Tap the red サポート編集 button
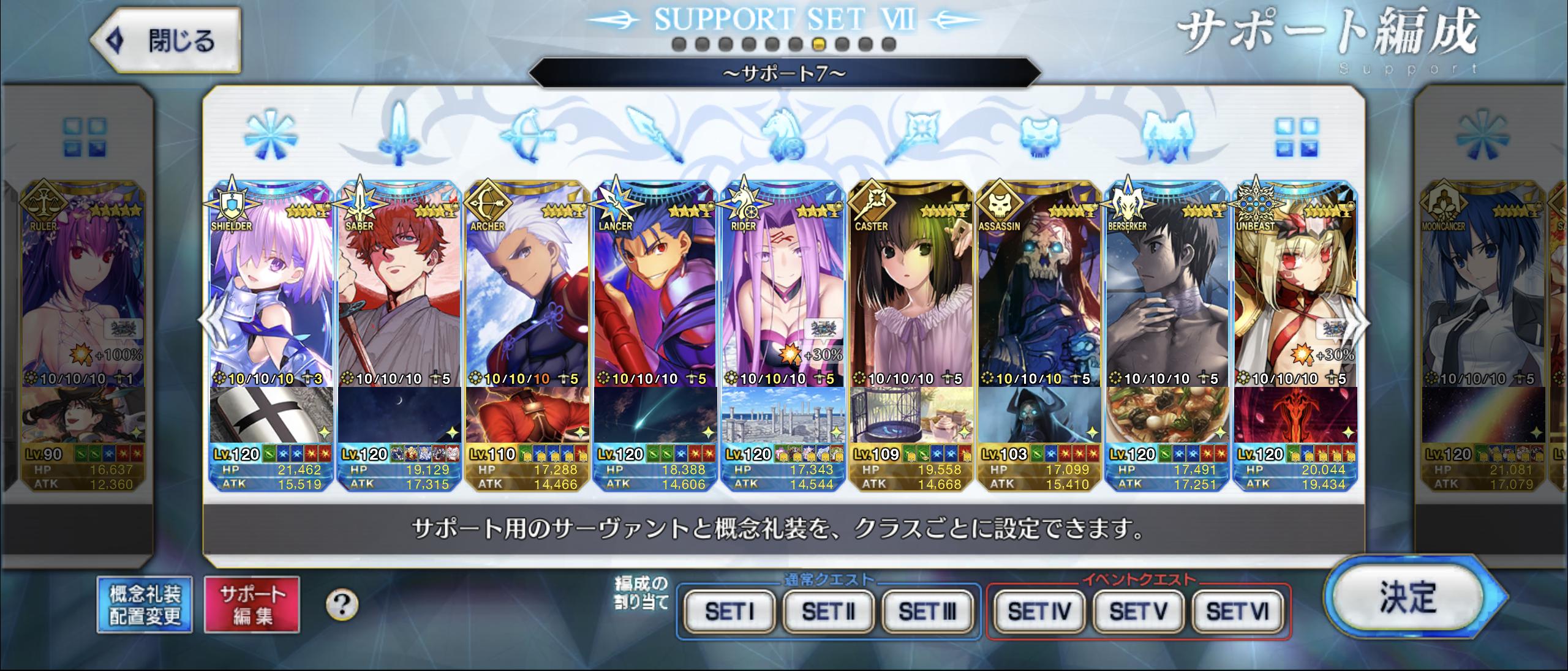The image size is (1568, 671). (x=252, y=604)
